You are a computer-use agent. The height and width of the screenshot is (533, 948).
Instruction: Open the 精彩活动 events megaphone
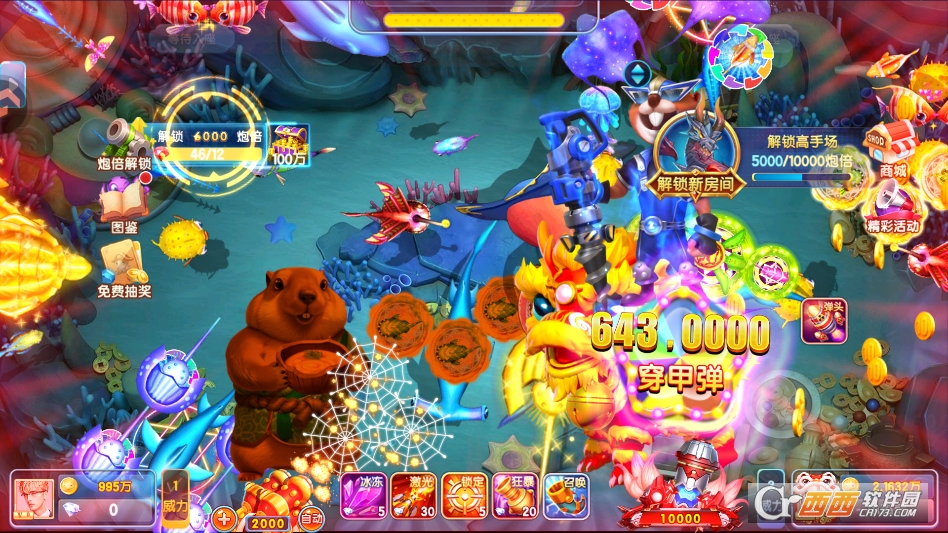[x=891, y=205]
